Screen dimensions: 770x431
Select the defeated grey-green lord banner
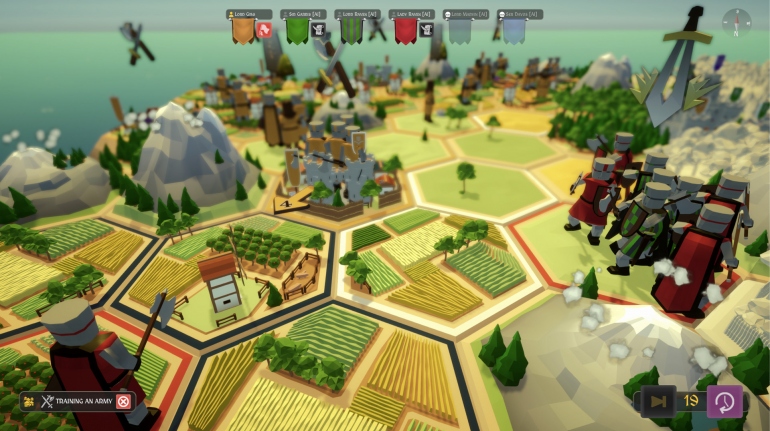[459, 31]
